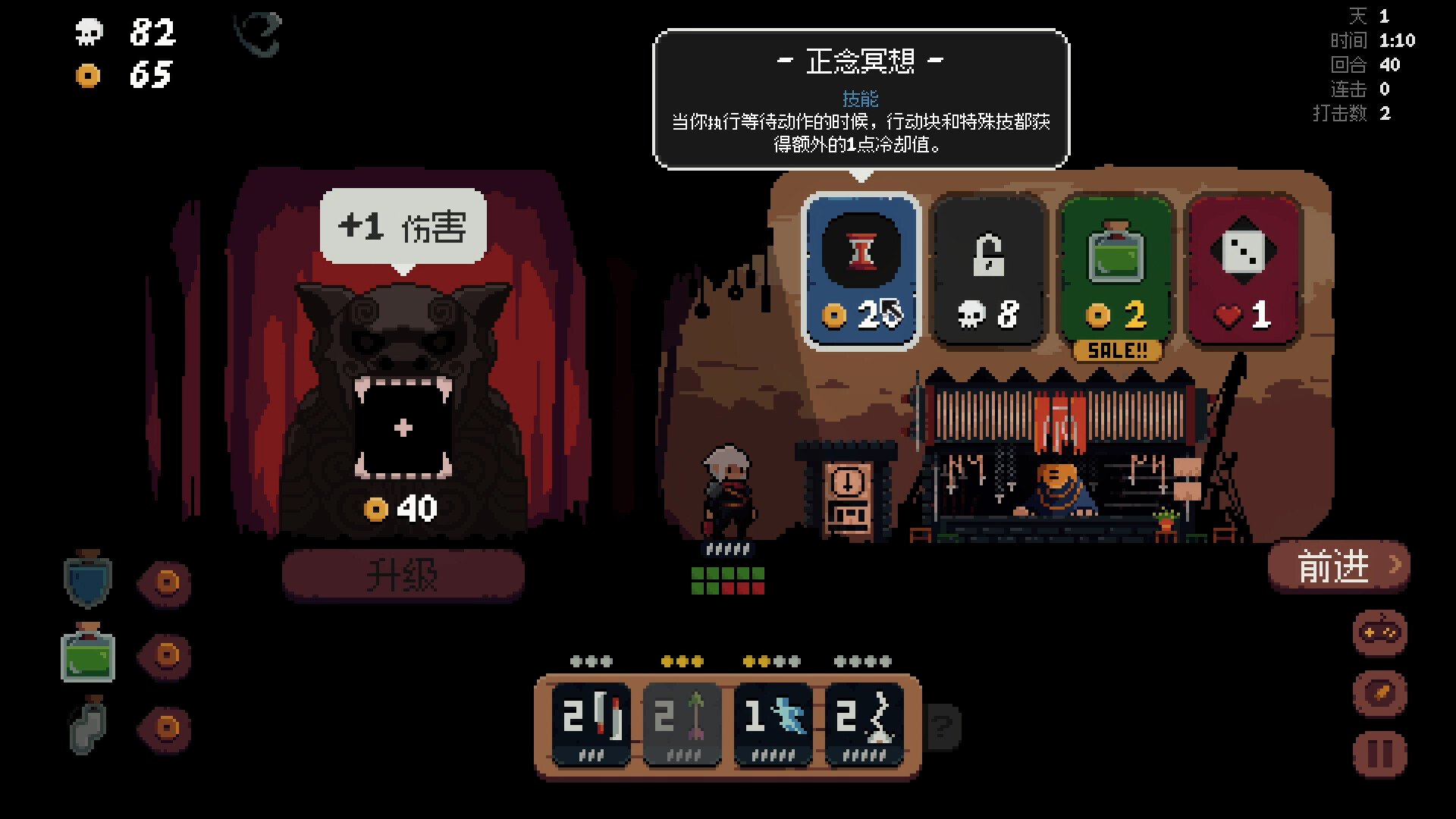Buy the green potion on SALE
1456x819 pixels.
tap(1115, 269)
